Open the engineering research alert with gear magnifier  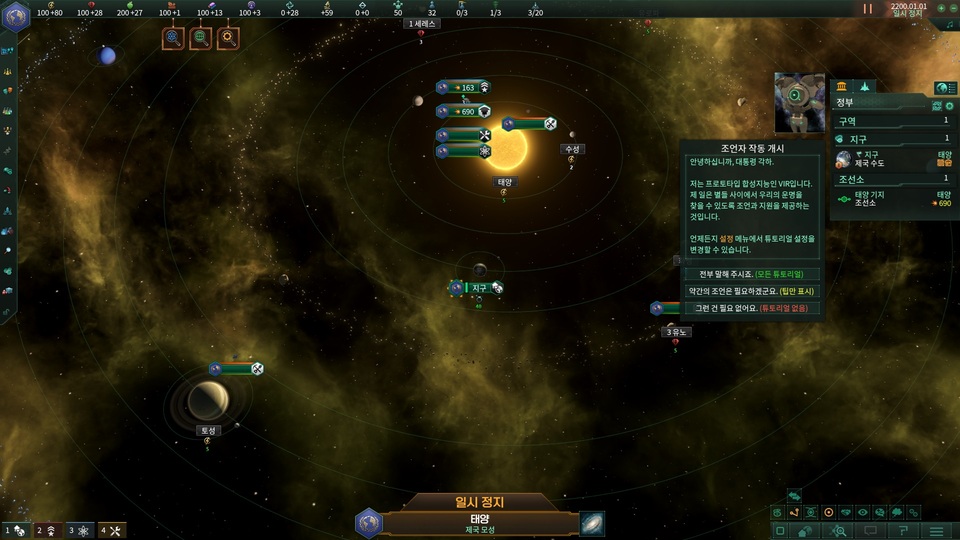(228, 39)
